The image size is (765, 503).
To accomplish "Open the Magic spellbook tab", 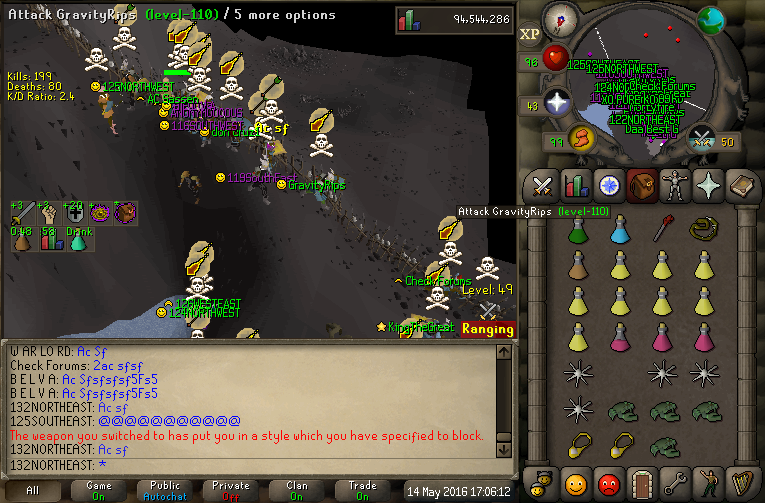I will [741, 186].
